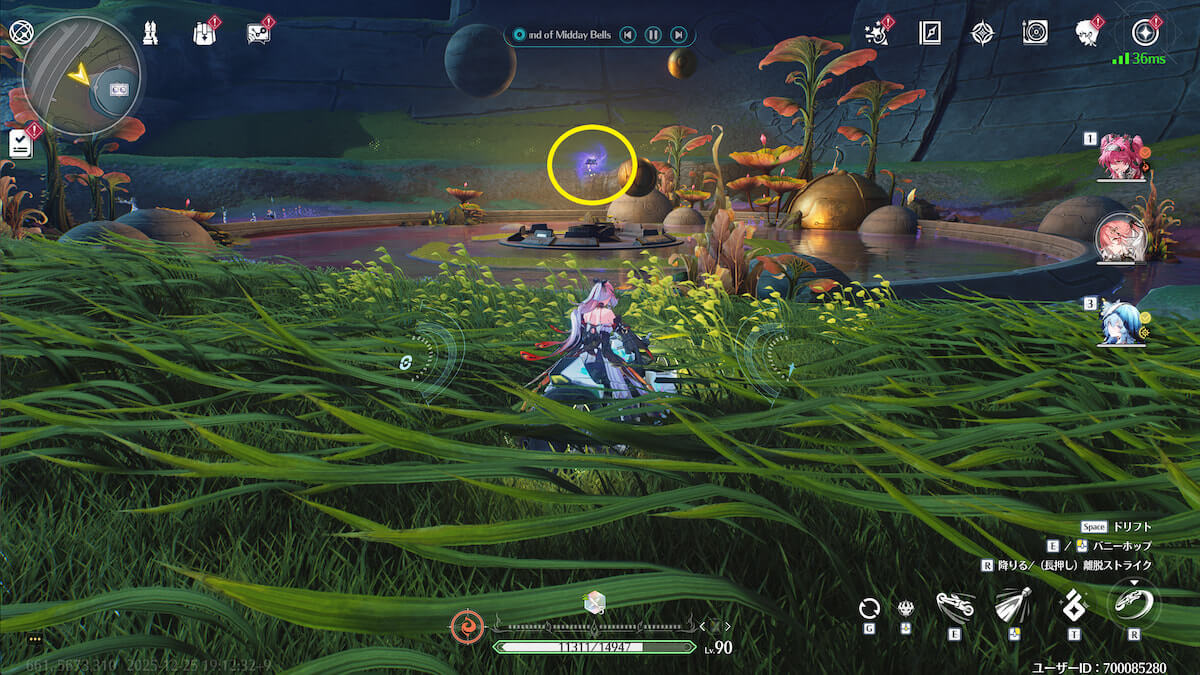Viewport: 1200px width, 675px height.
Task: Open the four-pointed star compass icon
Action: (982, 33)
